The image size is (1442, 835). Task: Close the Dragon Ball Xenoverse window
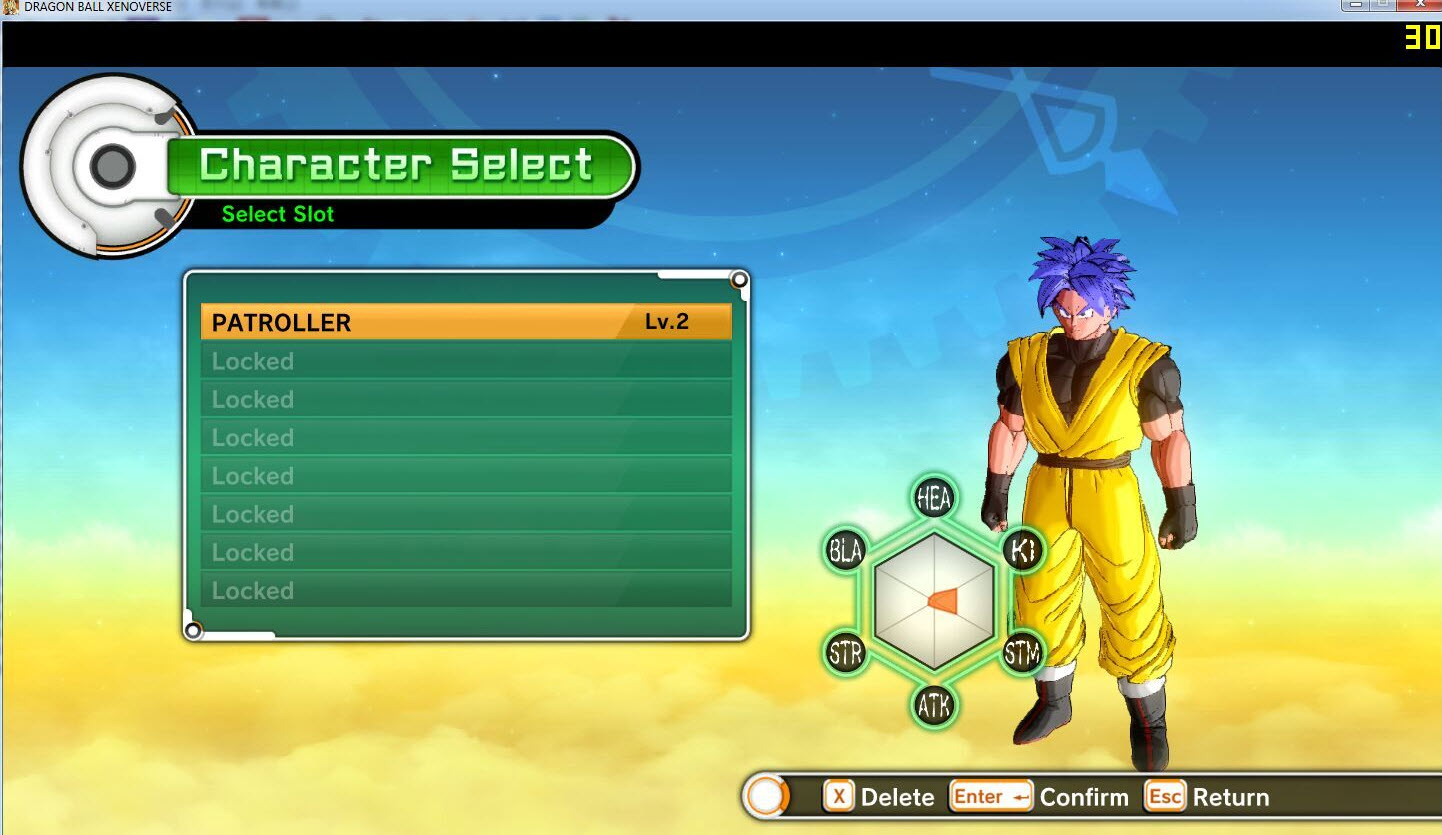coord(1420,5)
